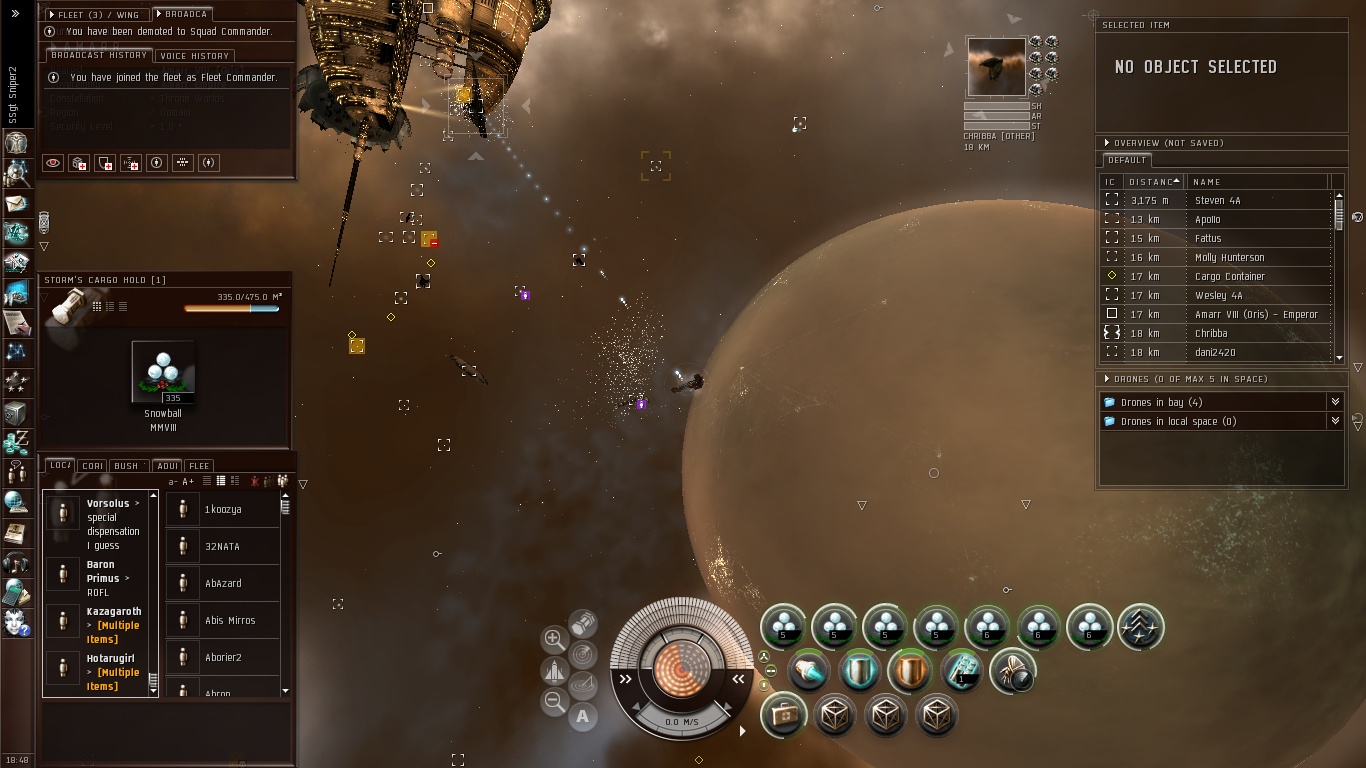Image resolution: width=1366 pixels, height=768 pixels.
Task: Open the Default overview tab
Action: tap(1127, 160)
